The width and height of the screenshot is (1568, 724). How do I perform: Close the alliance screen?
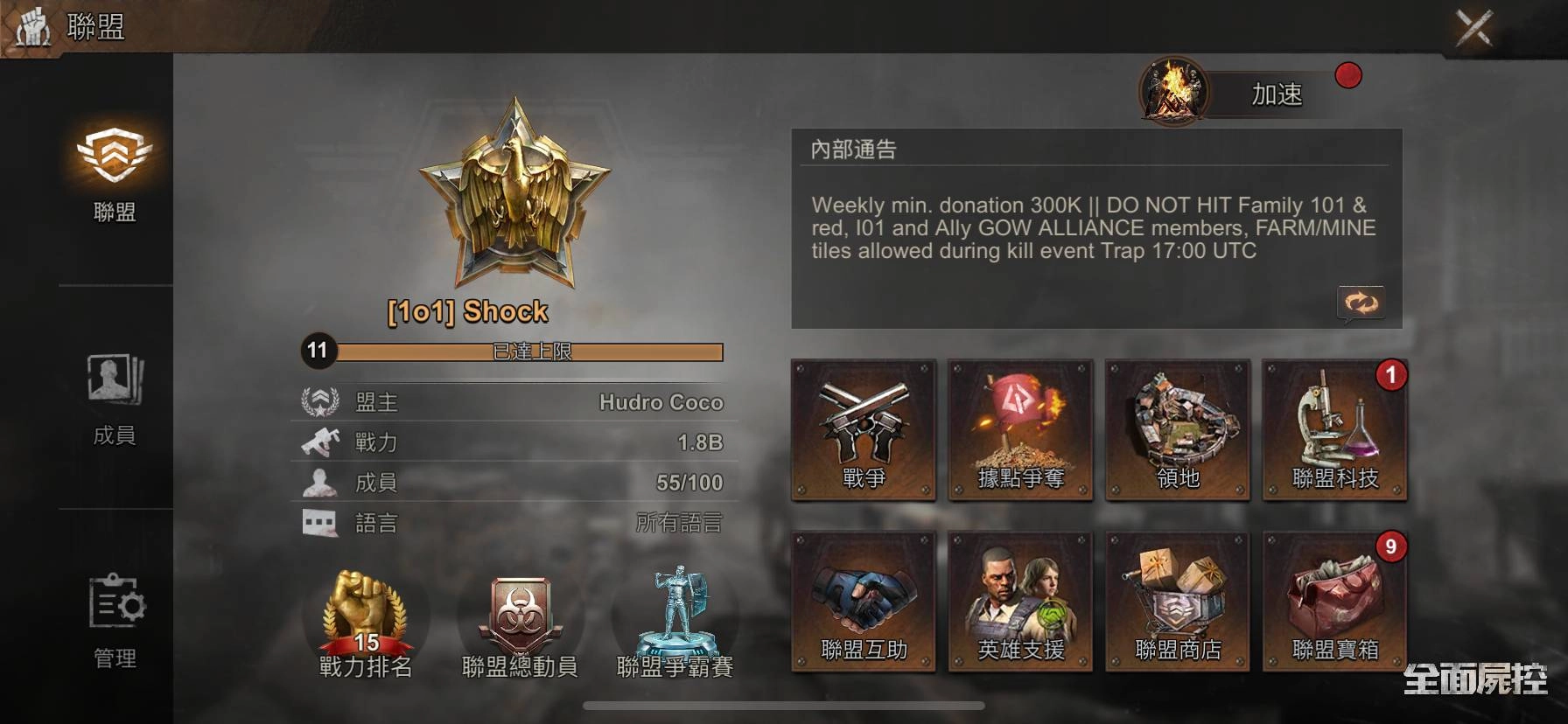[x=1473, y=28]
